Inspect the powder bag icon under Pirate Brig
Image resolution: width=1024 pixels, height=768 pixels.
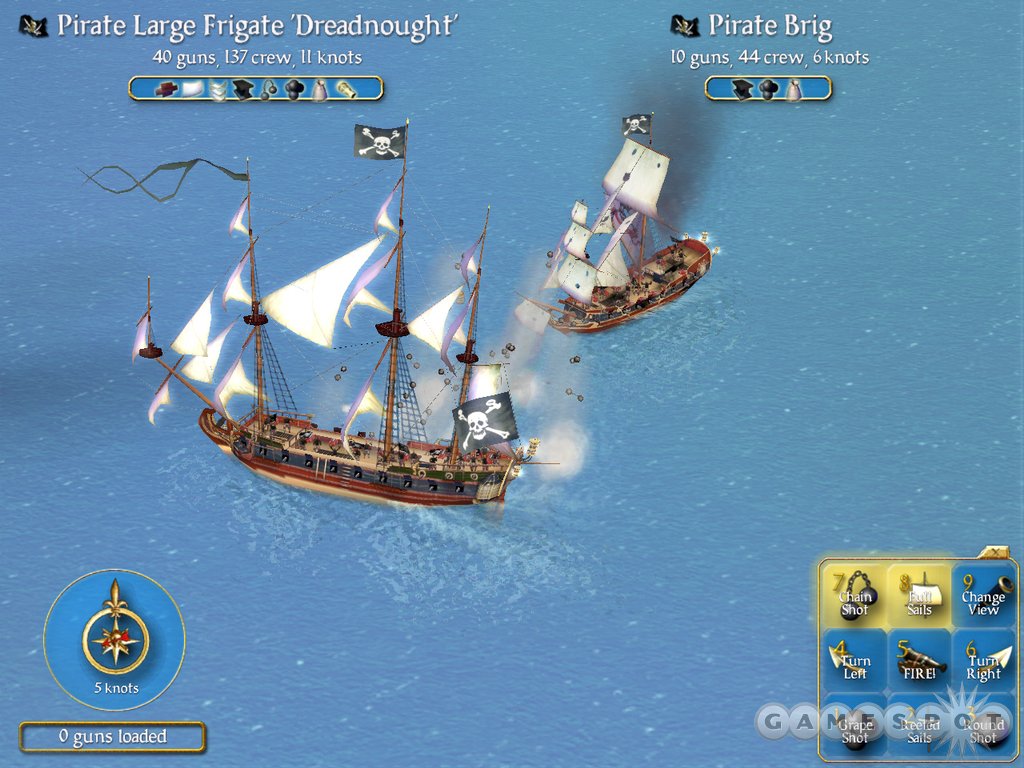pyautogui.click(x=794, y=89)
